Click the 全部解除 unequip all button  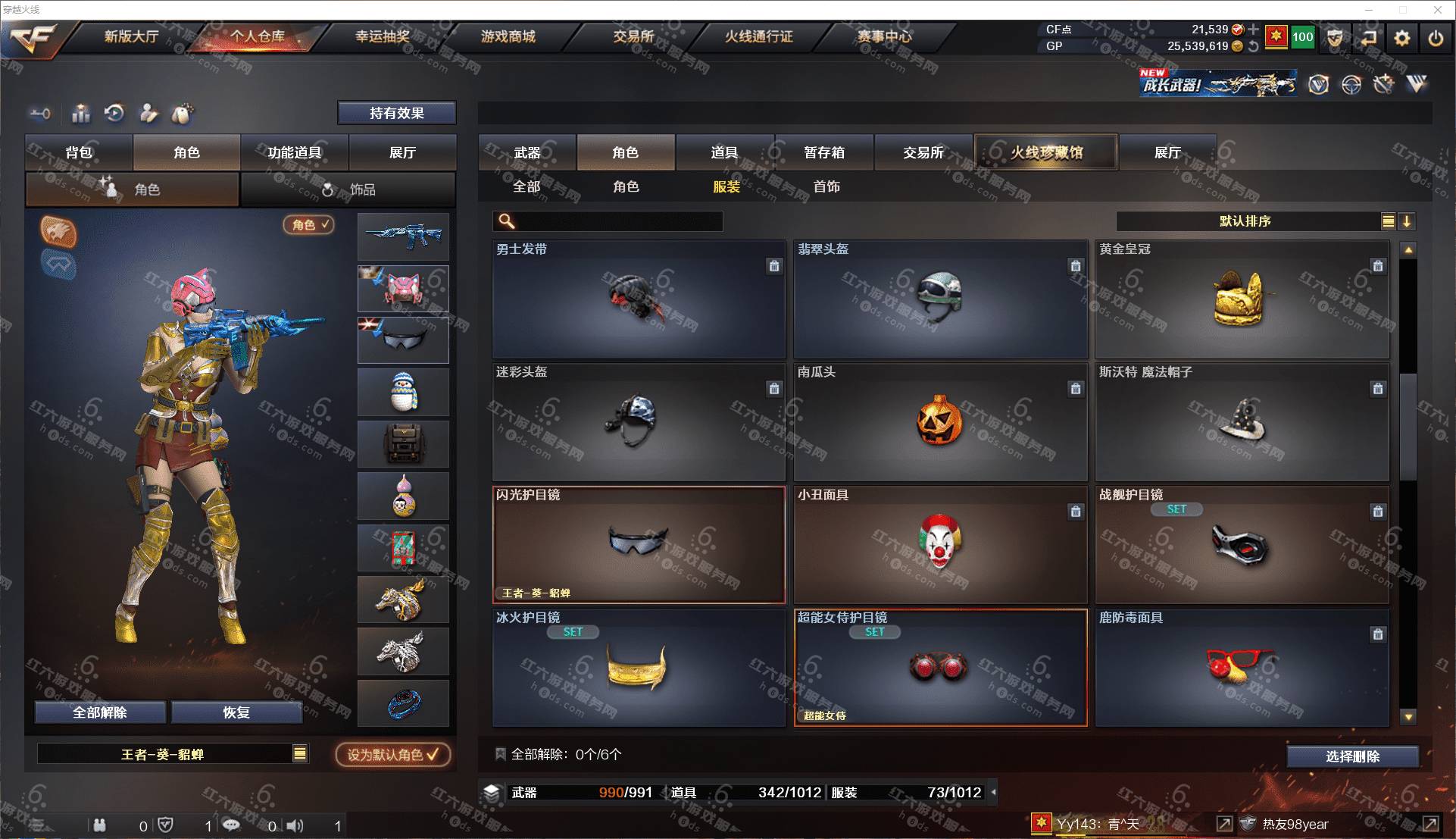[99, 712]
